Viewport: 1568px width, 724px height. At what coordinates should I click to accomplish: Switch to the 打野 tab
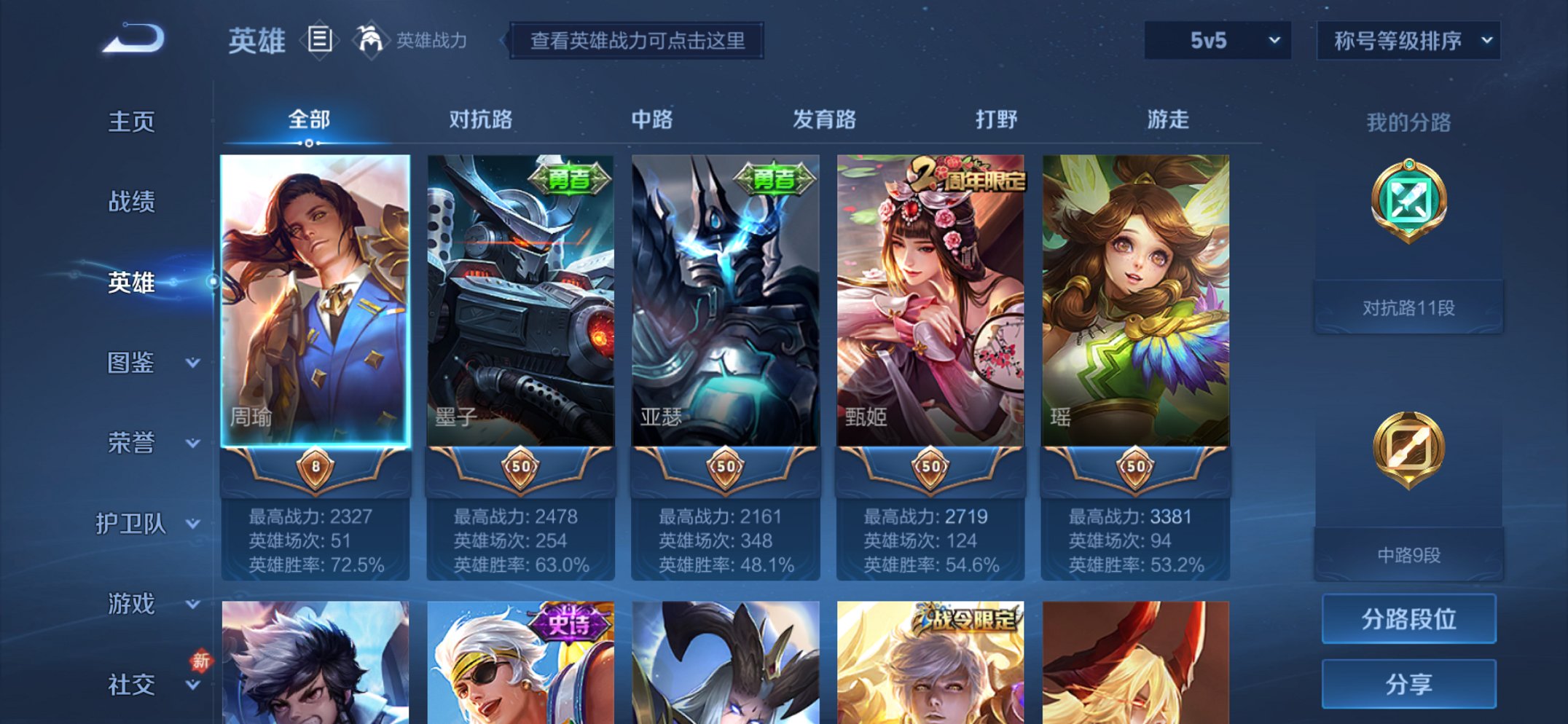997,119
